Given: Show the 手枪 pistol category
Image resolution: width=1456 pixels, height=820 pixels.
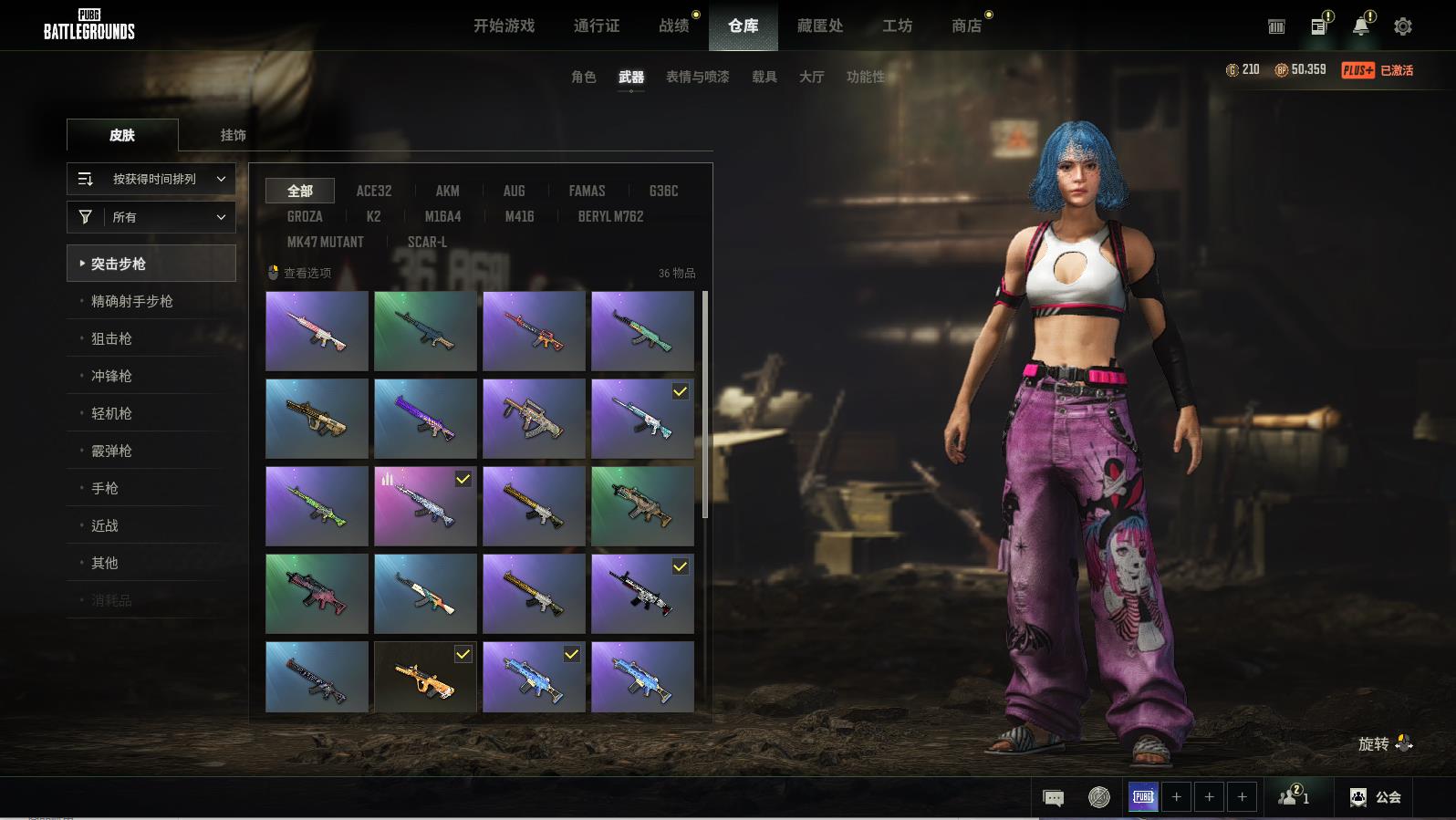Looking at the screenshot, I should [105, 488].
